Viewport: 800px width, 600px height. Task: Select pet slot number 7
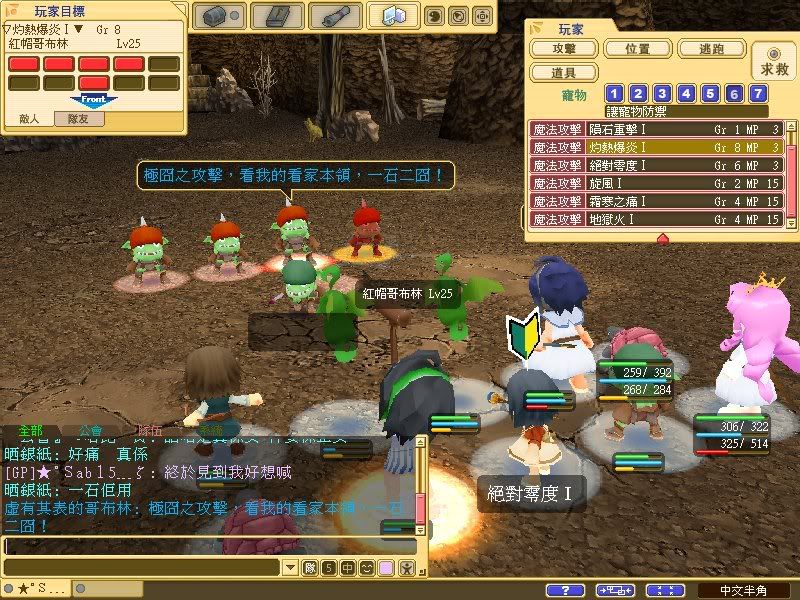coord(759,94)
